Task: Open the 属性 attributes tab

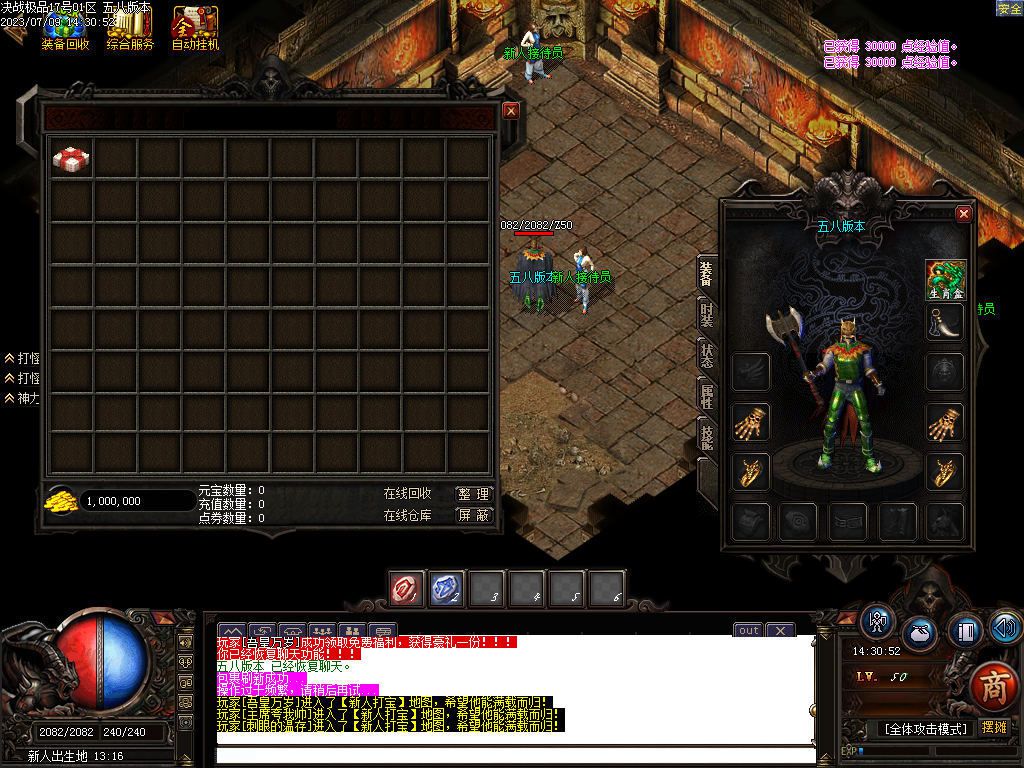Action: pos(707,396)
